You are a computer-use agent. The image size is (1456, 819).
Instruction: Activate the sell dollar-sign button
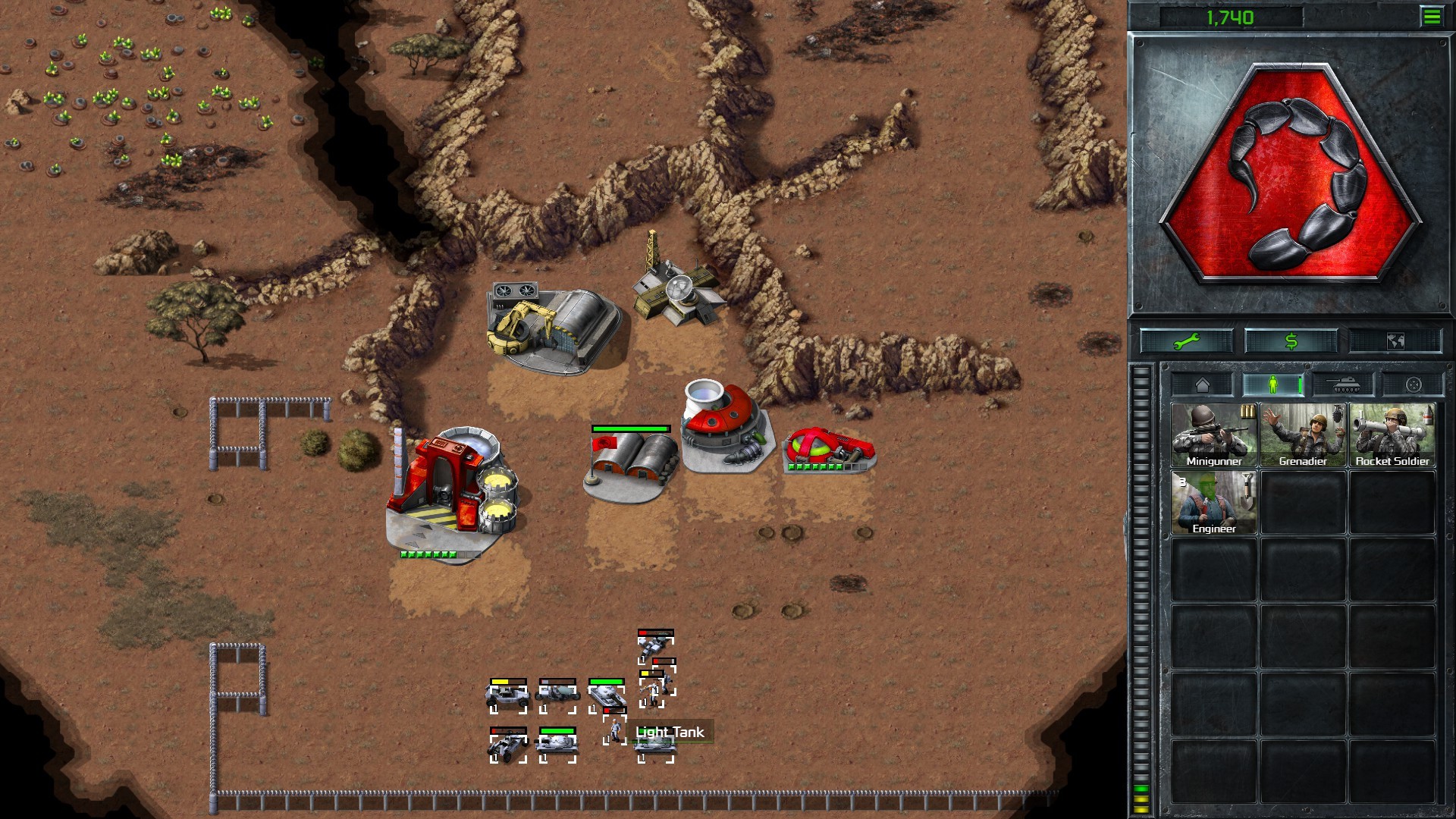click(1291, 342)
